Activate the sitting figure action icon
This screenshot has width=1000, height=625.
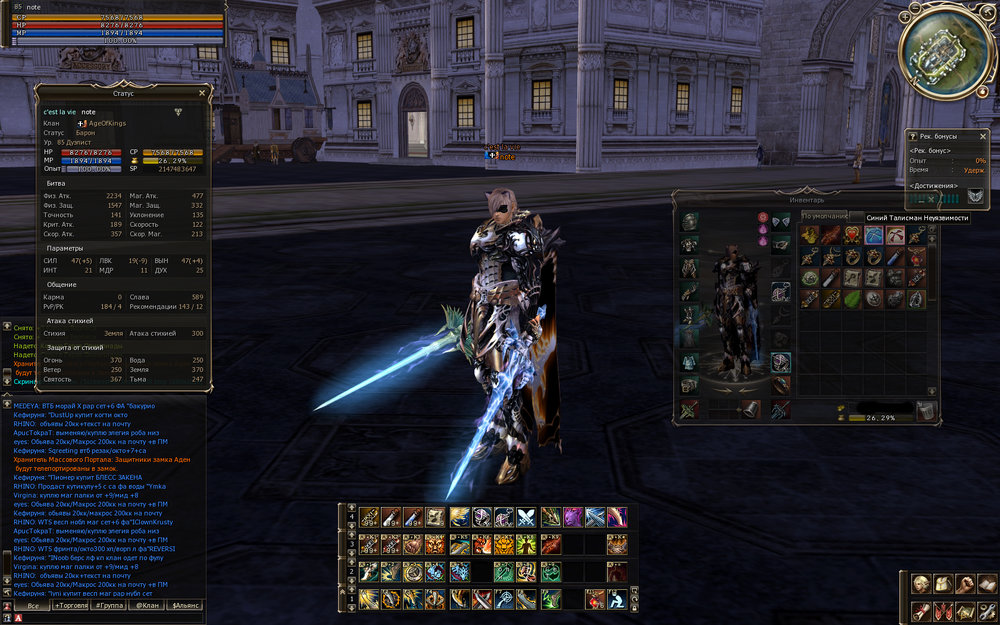tap(618, 598)
